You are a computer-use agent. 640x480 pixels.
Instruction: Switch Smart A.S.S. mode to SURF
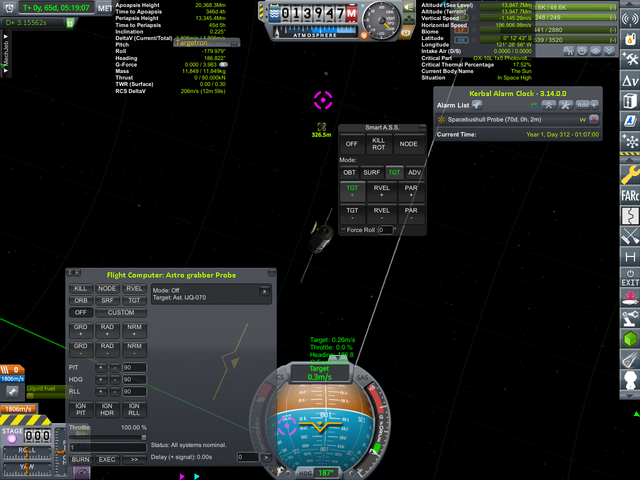[371, 172]
